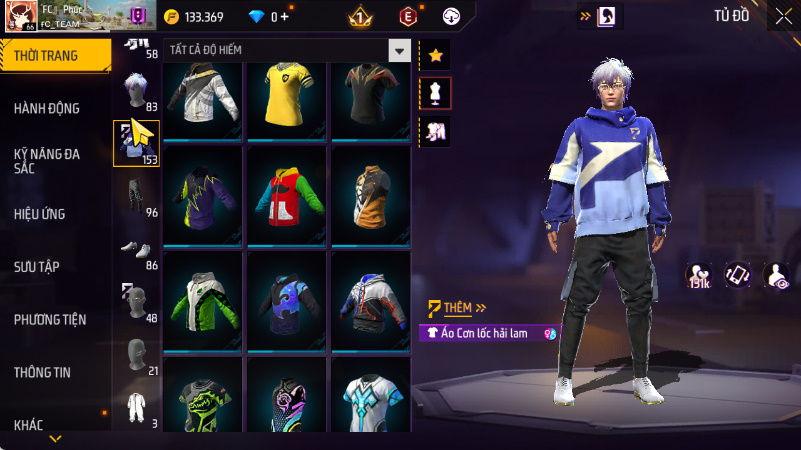Select the pants category with 96 items
801x450 pixels.
(x=136, y=197)
